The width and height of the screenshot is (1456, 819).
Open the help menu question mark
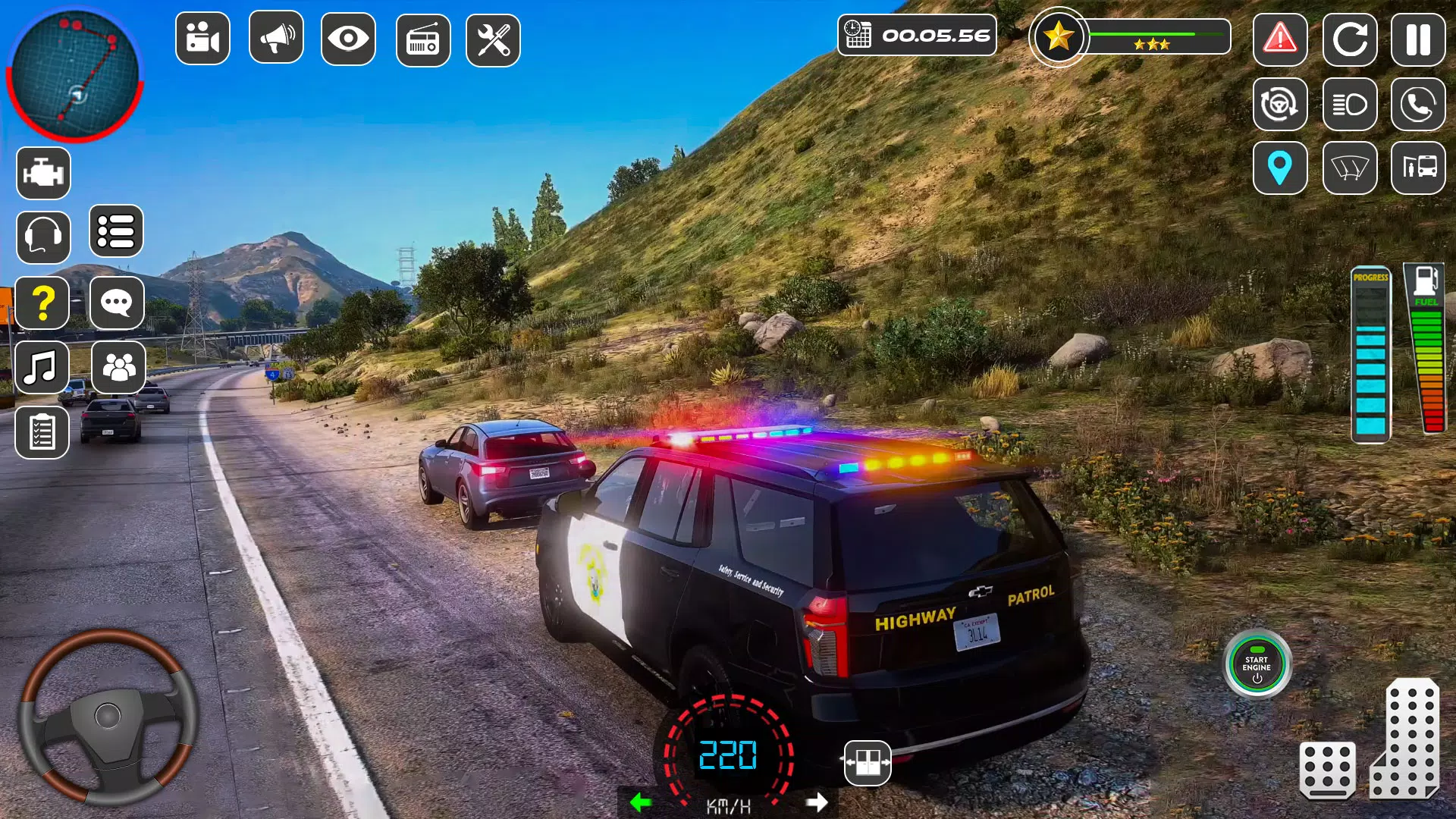(x=43, y=303)
